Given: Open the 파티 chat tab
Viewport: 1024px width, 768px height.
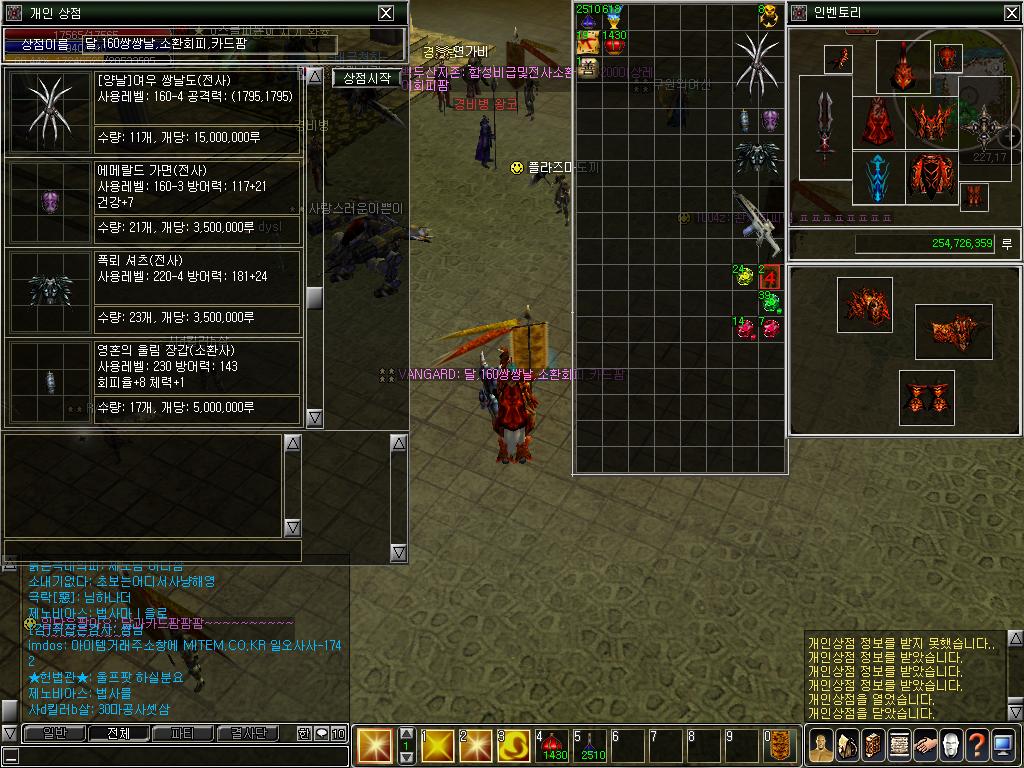Looking at the screenshot, I should pyautogui.click(x=184, y=733).
